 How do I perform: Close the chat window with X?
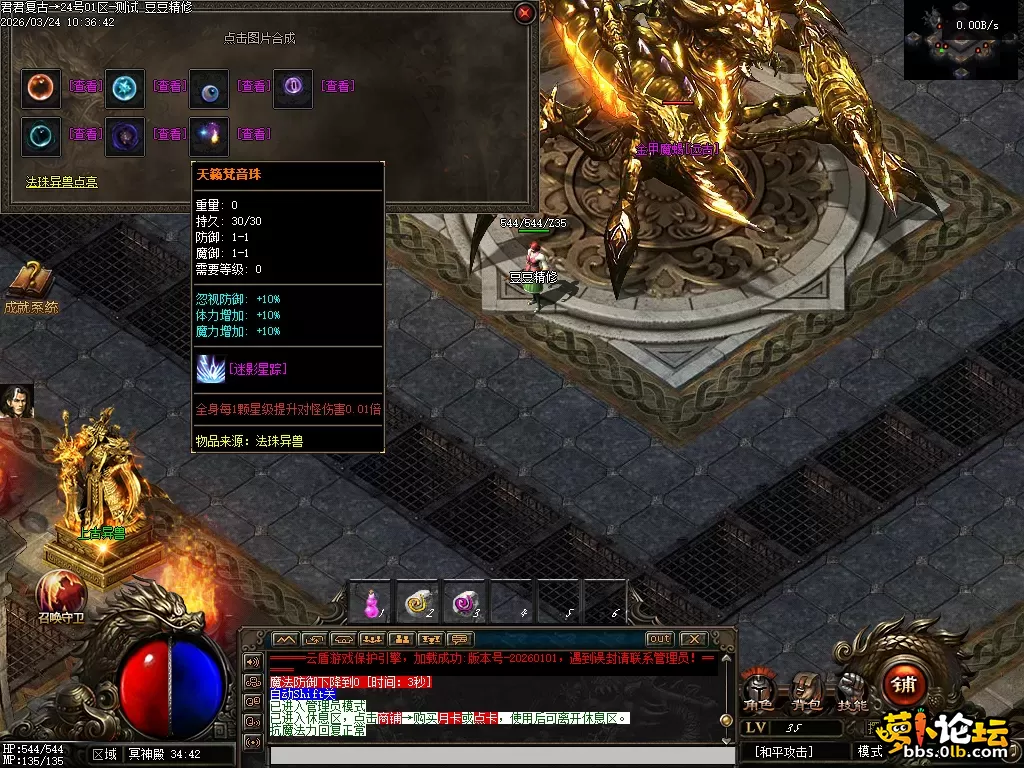tap(692, 639)
